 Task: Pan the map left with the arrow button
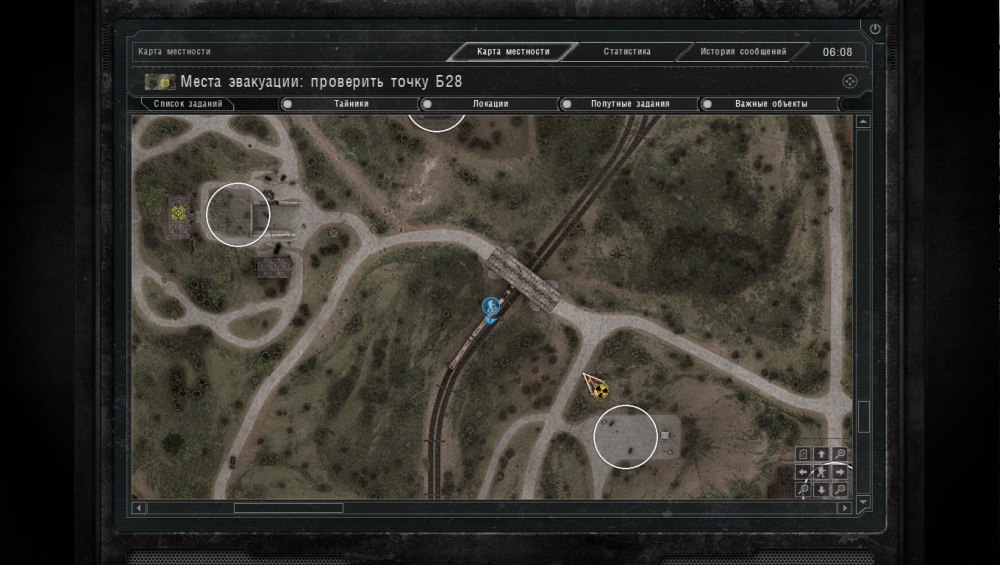[x=803, y=472]
